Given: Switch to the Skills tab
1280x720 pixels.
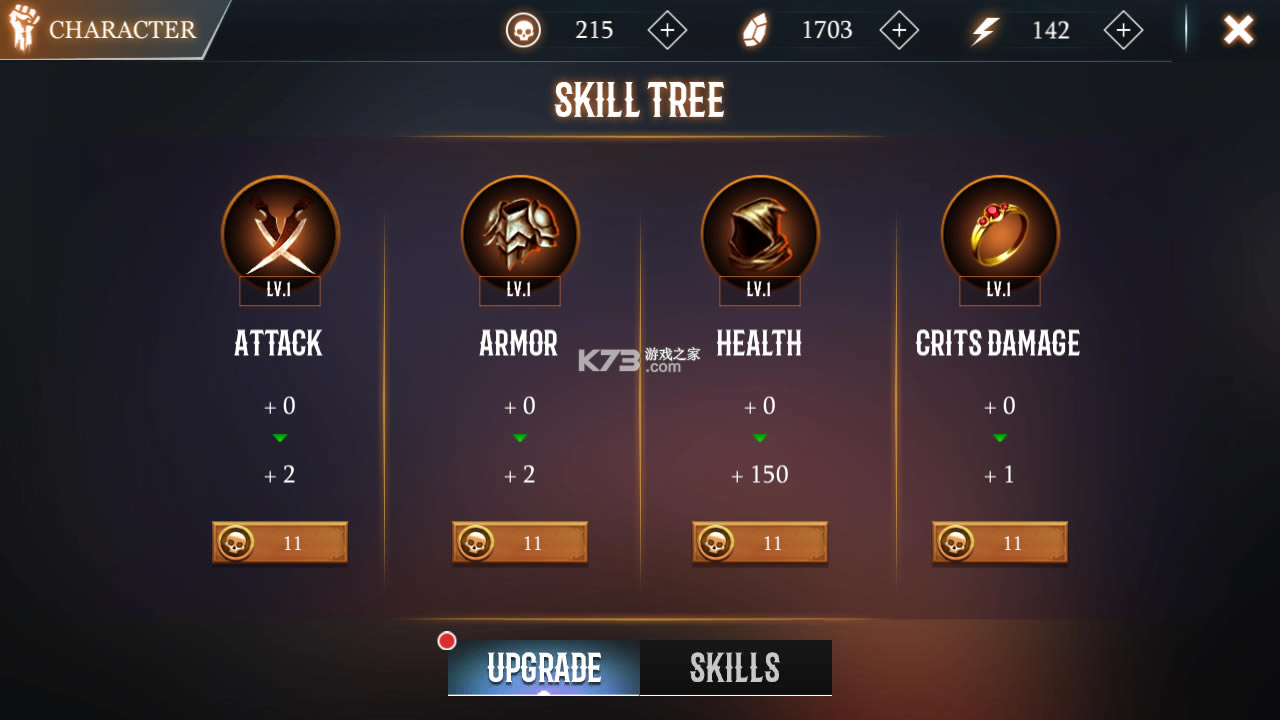Looking at the screenshot, I should point(735,668).
